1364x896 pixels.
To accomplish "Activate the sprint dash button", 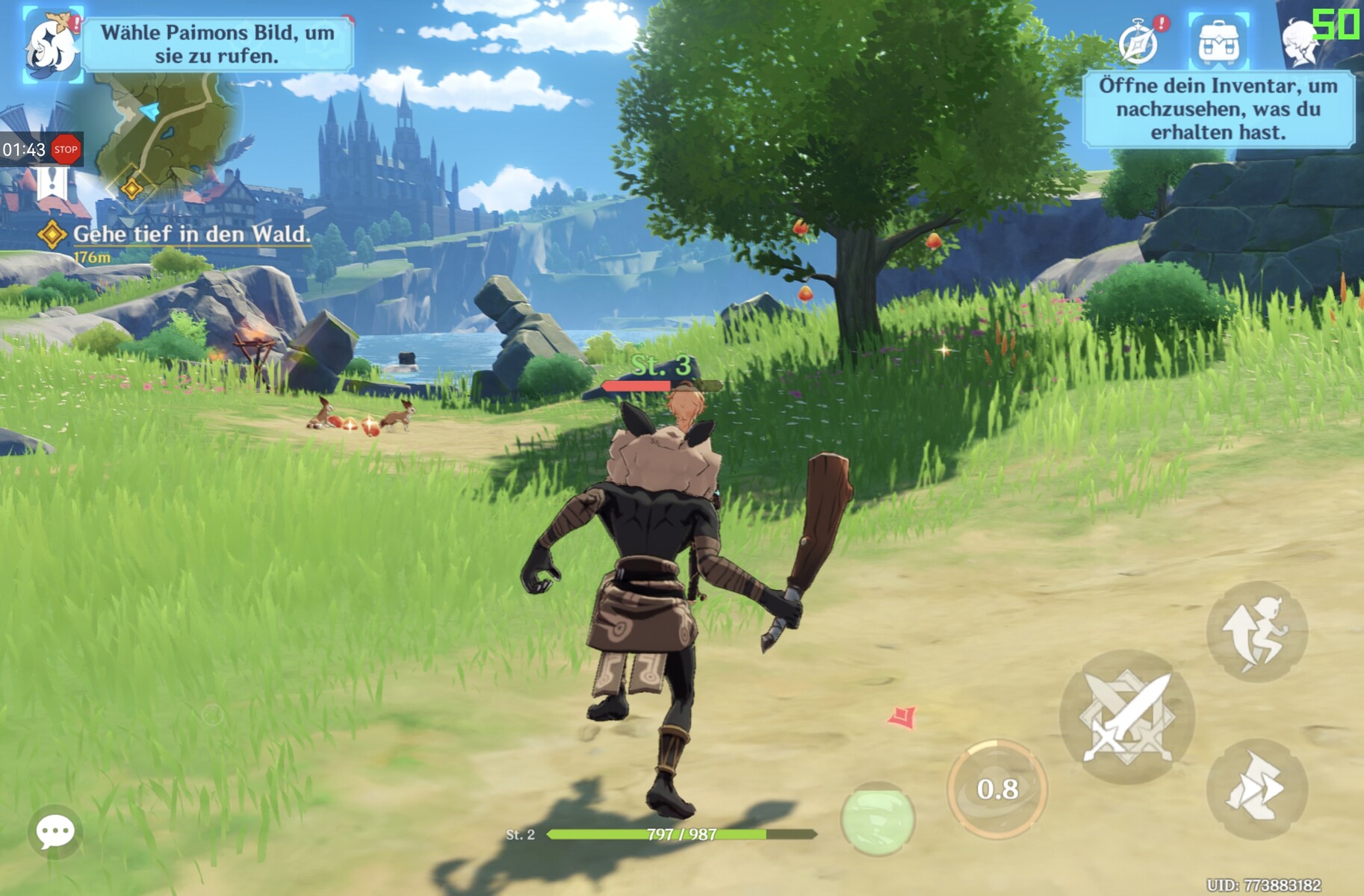I will point(1257,789).
